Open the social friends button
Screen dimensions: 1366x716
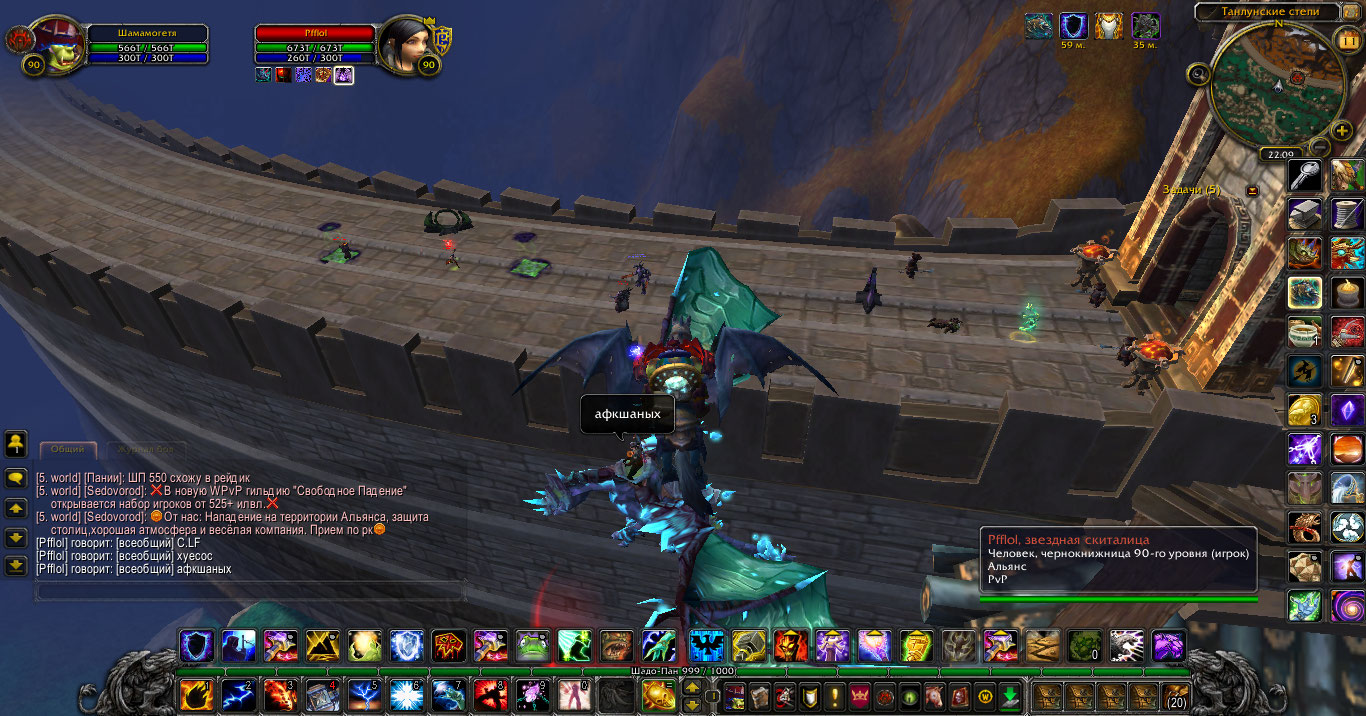(16, 443)
